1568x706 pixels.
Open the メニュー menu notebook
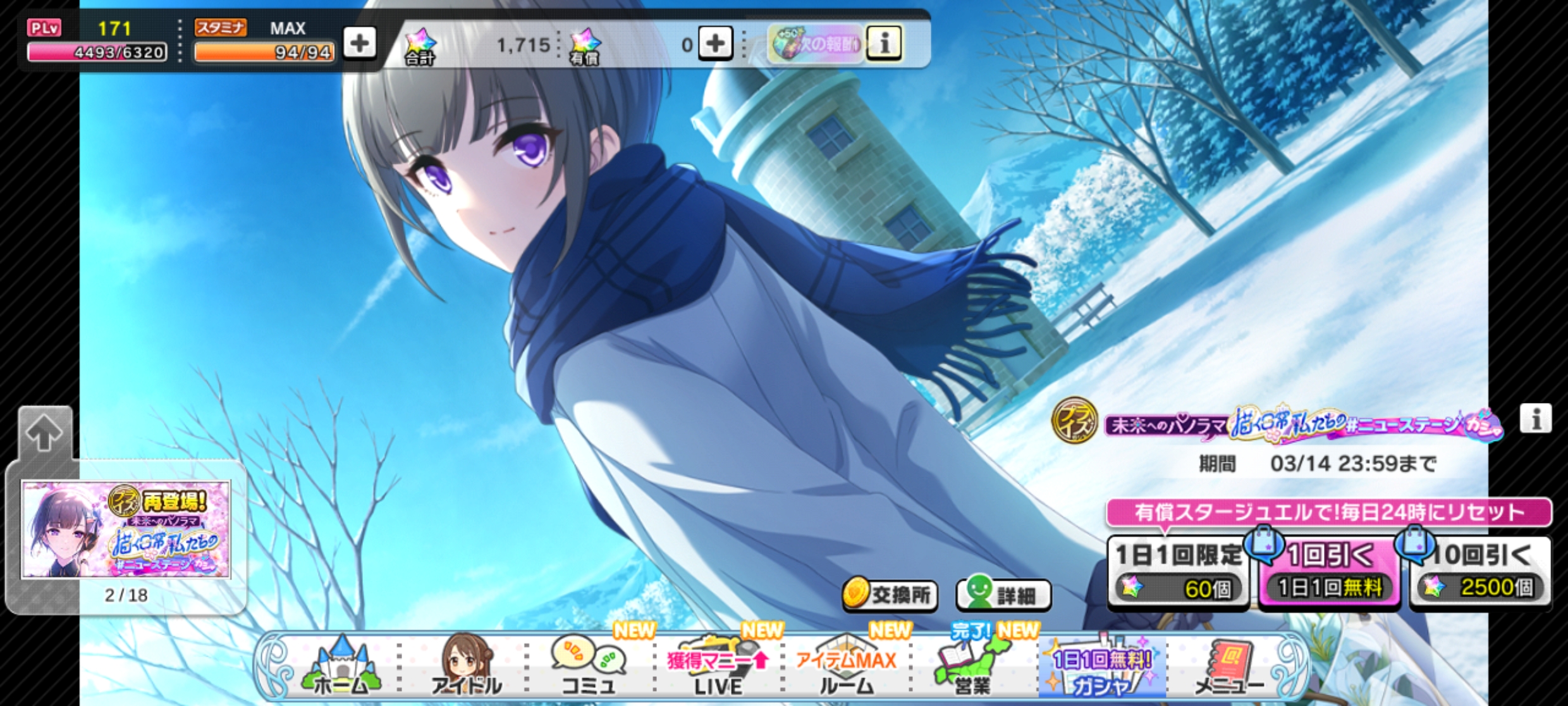1229,668
